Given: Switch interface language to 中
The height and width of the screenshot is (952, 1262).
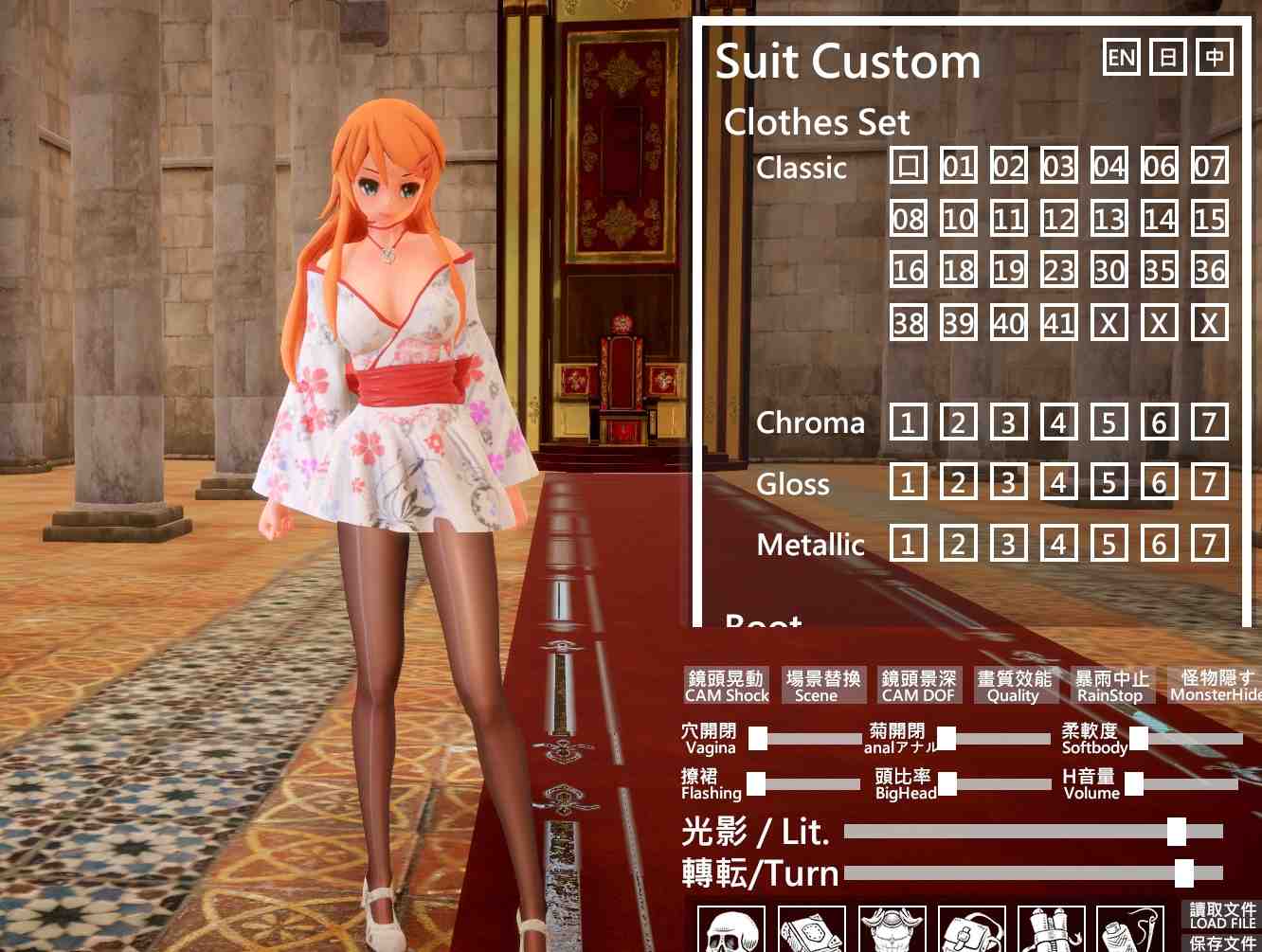Looking at the screenshot, I should click(1214, 58).
